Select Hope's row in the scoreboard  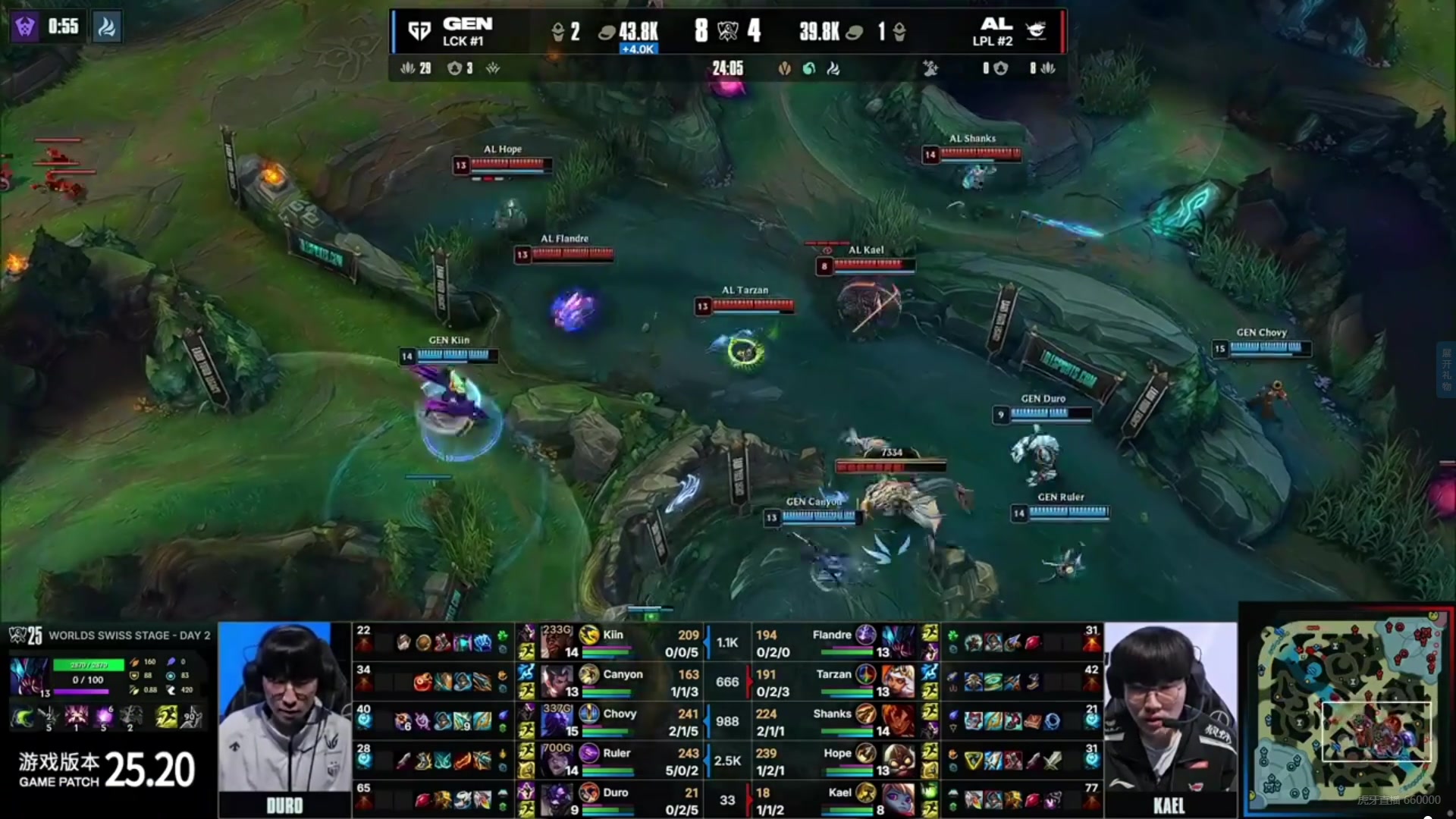pyautogui.click(x=834, y=761)
